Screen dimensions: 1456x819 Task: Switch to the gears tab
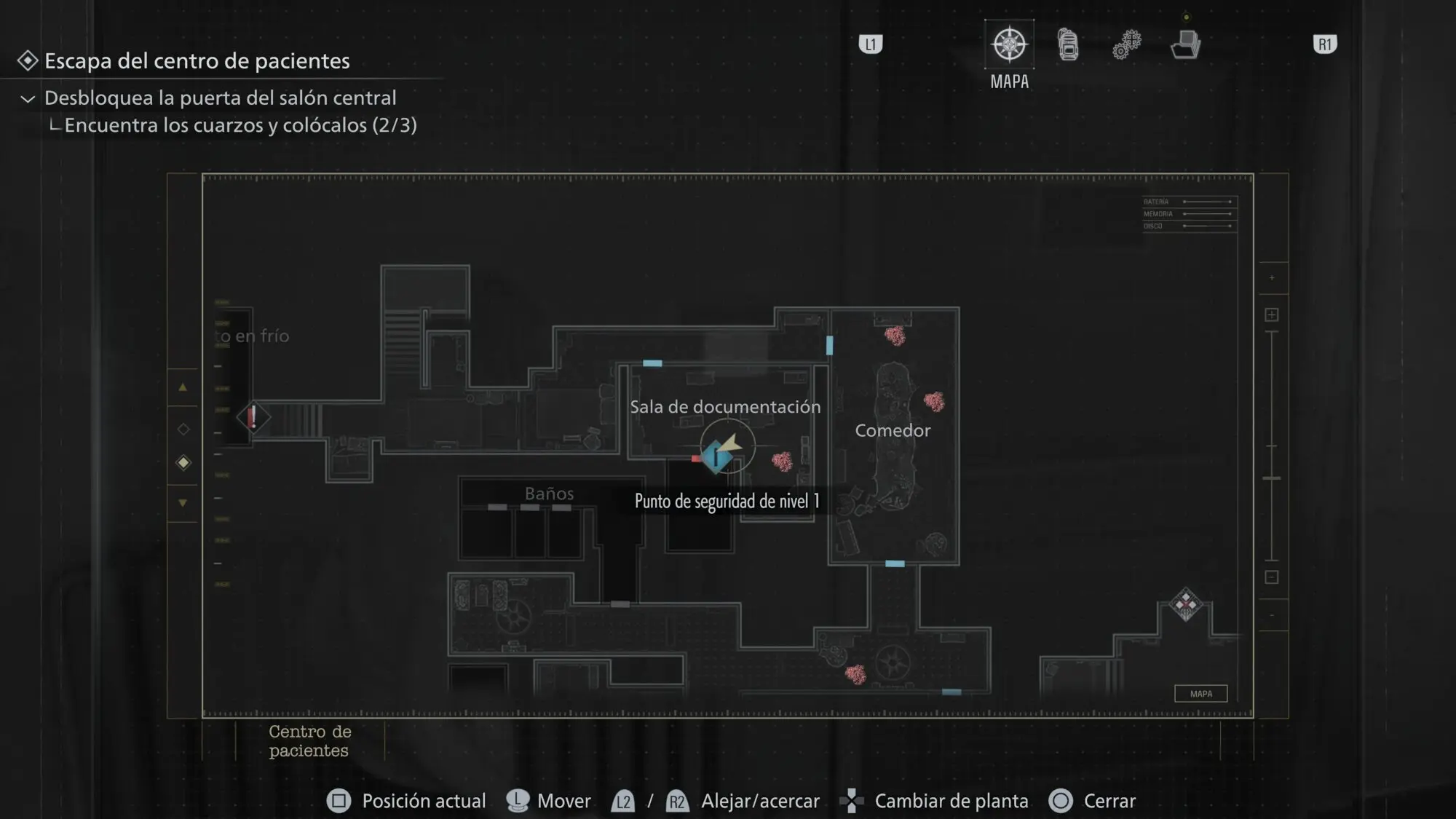[x=1126, y=45]
